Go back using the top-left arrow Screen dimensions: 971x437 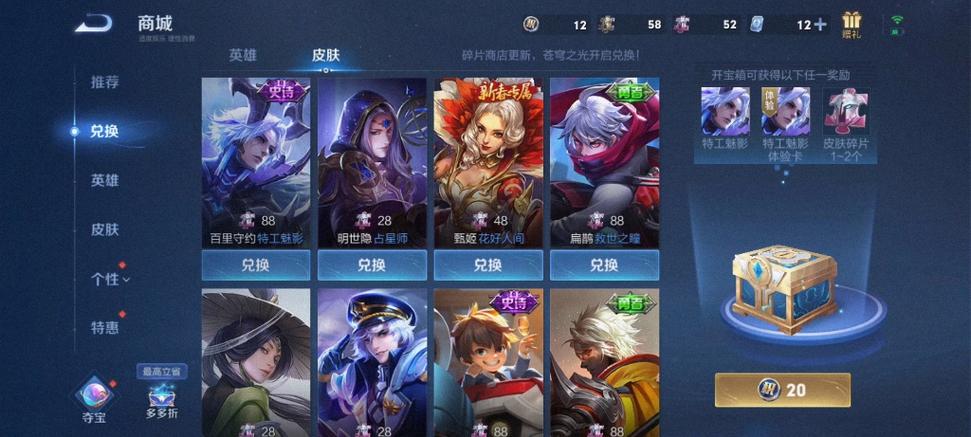click(93, 23)
